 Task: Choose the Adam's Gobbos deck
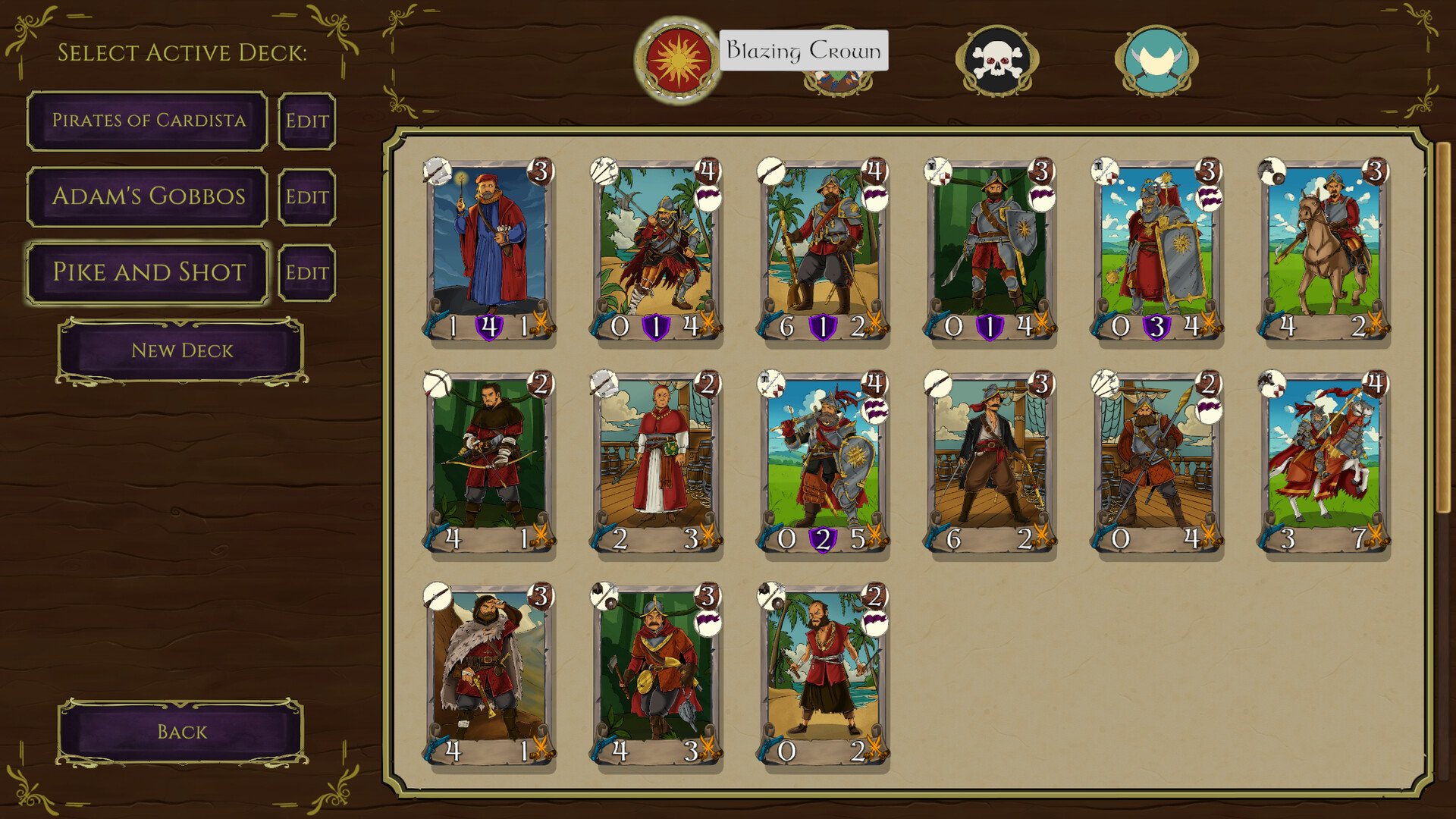click(x=148, y=197)
